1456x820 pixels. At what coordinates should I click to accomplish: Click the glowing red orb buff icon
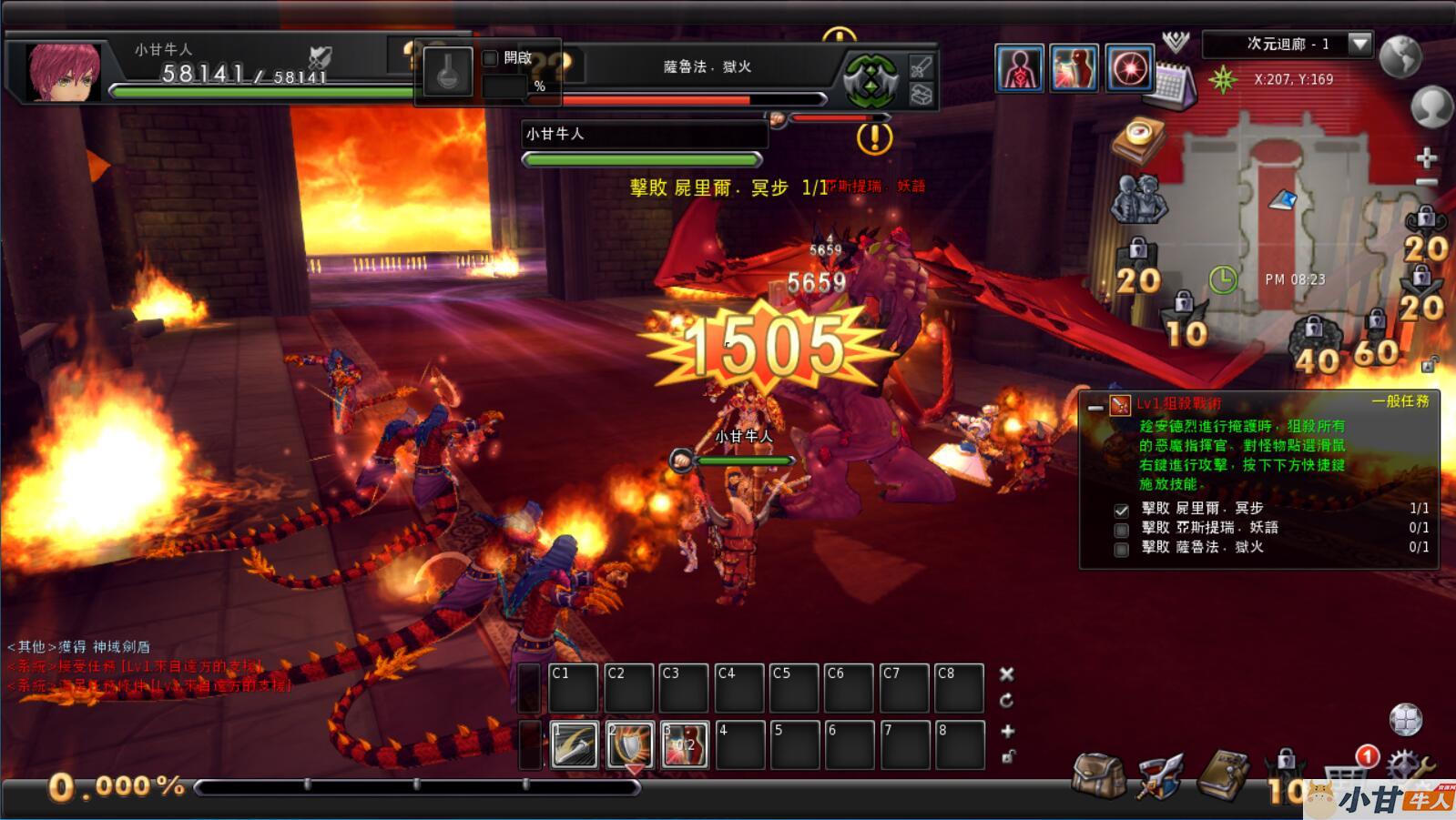(1130, 68)
